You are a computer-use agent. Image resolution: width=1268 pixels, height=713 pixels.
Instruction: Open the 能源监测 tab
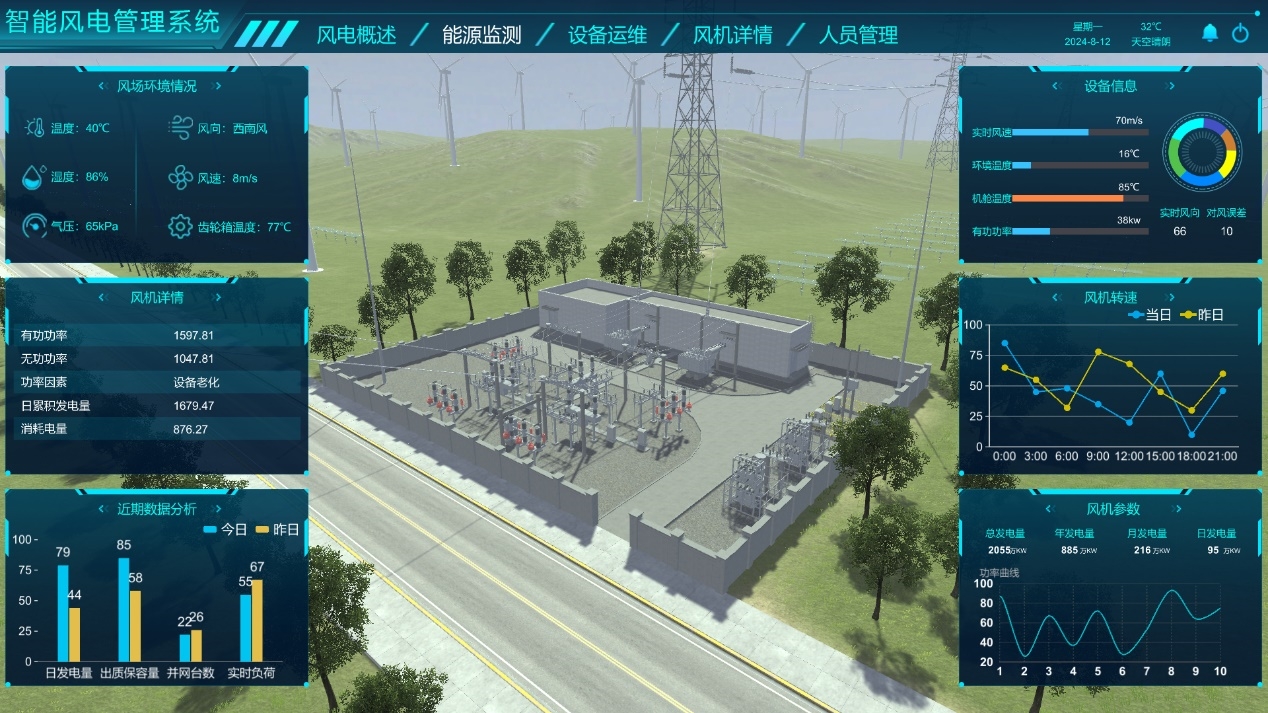tap(481, 35)
